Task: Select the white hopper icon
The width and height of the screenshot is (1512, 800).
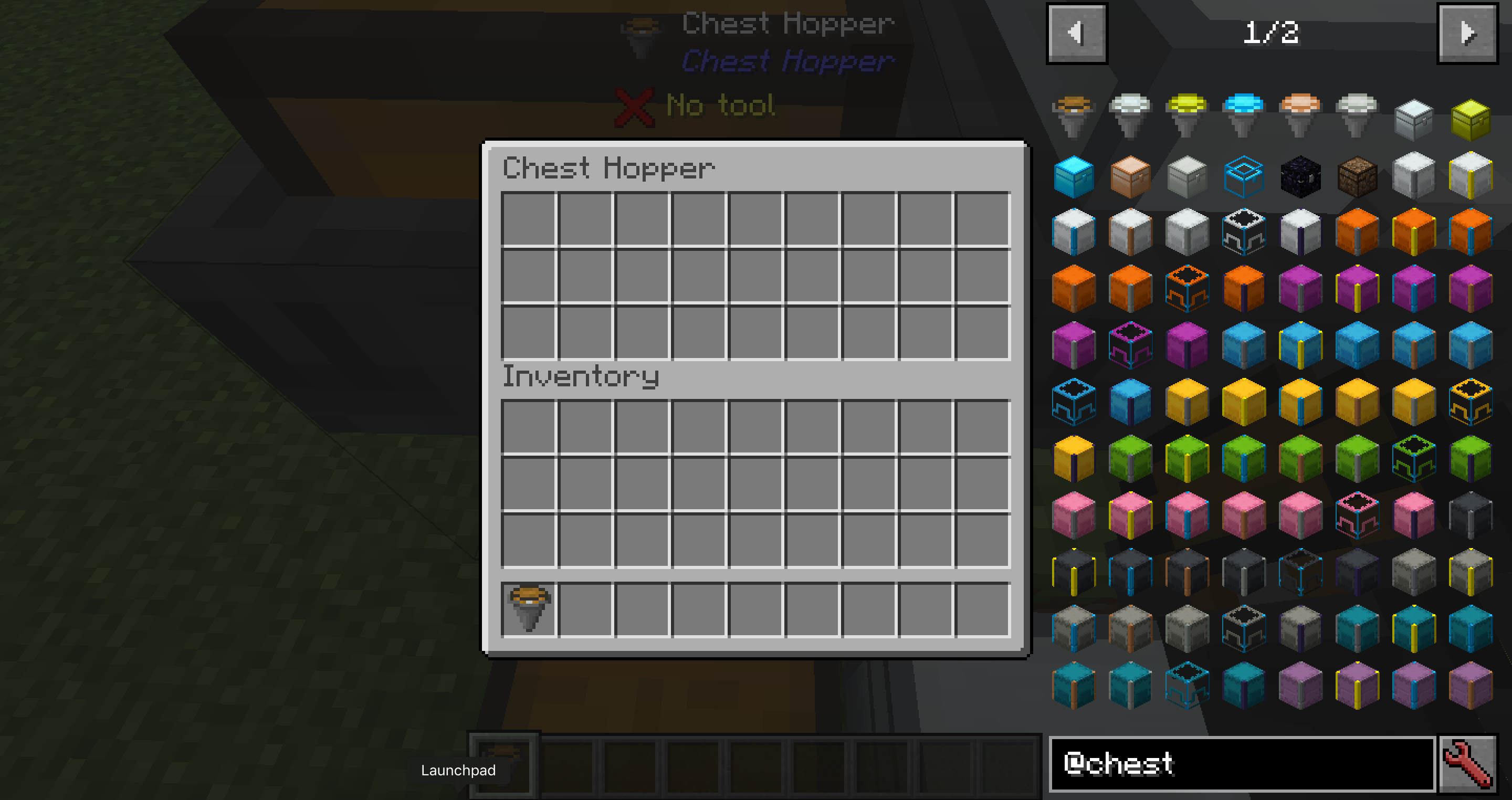Action: pyautogui.click(x=1130, y=111)
